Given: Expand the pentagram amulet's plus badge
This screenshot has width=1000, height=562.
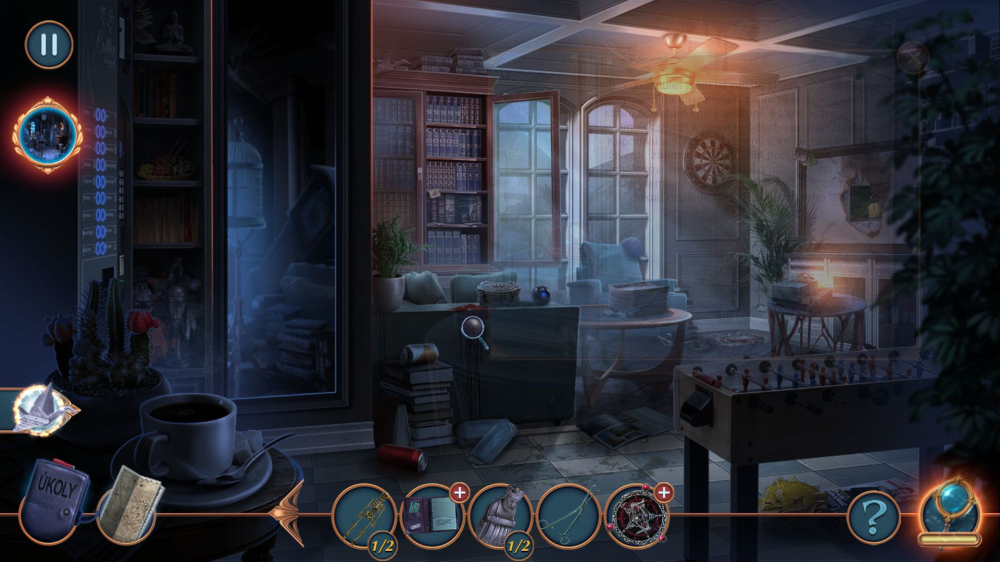Looking at the screenshot, I should coord(664,491).
